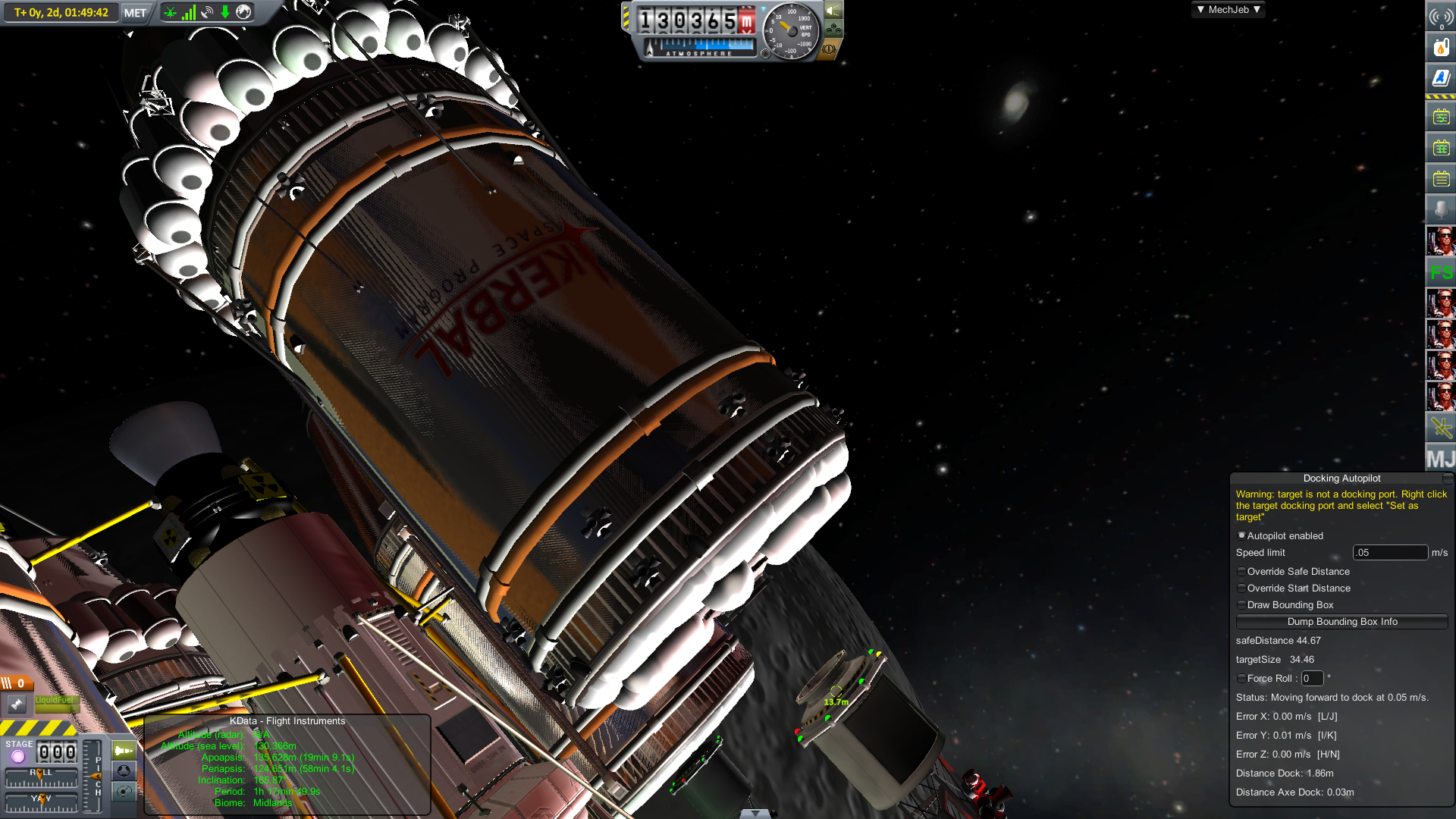Screen dimensions: 1456x819
Task: Edit the Force Roll degrees field
Action: (1311, 679)
